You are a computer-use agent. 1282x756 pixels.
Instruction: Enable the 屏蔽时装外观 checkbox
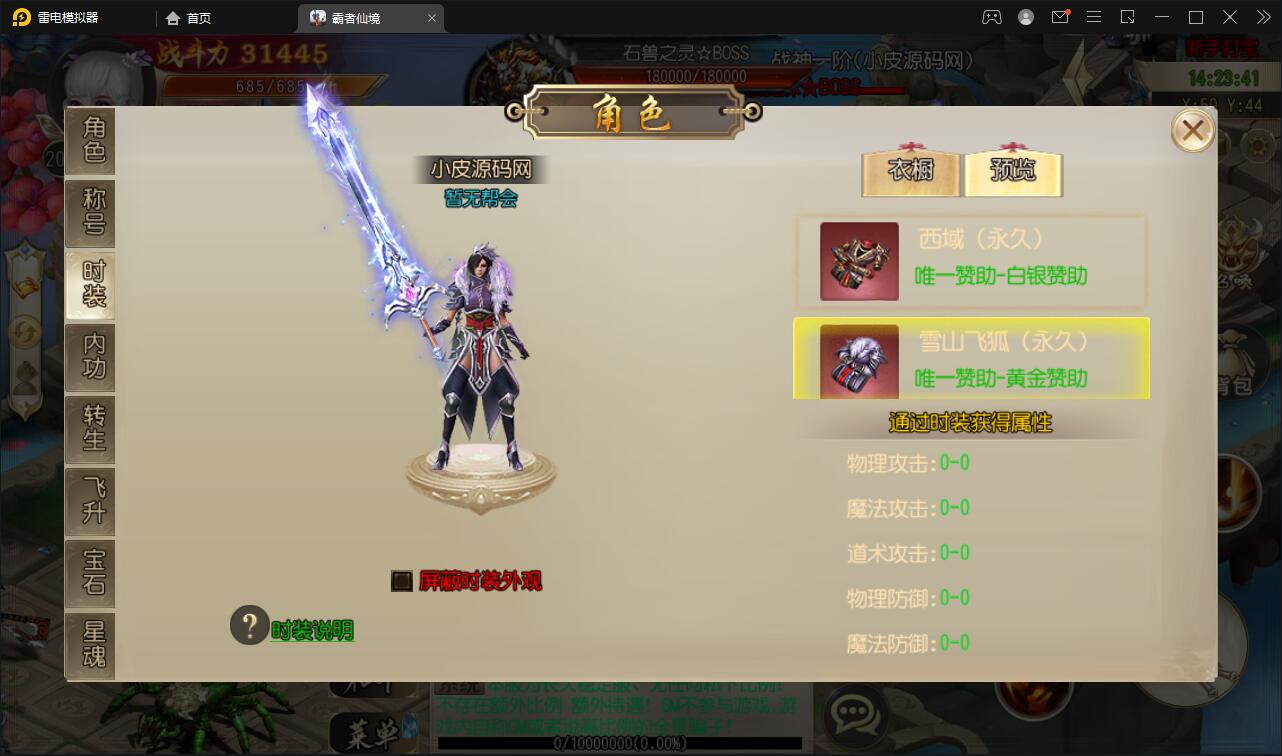401,581
